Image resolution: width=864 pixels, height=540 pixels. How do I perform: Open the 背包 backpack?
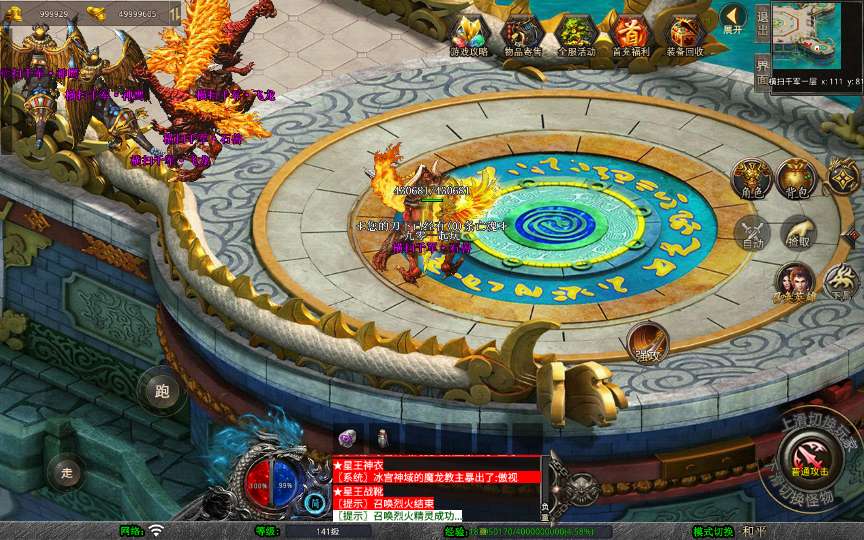(x=797, y=178)
